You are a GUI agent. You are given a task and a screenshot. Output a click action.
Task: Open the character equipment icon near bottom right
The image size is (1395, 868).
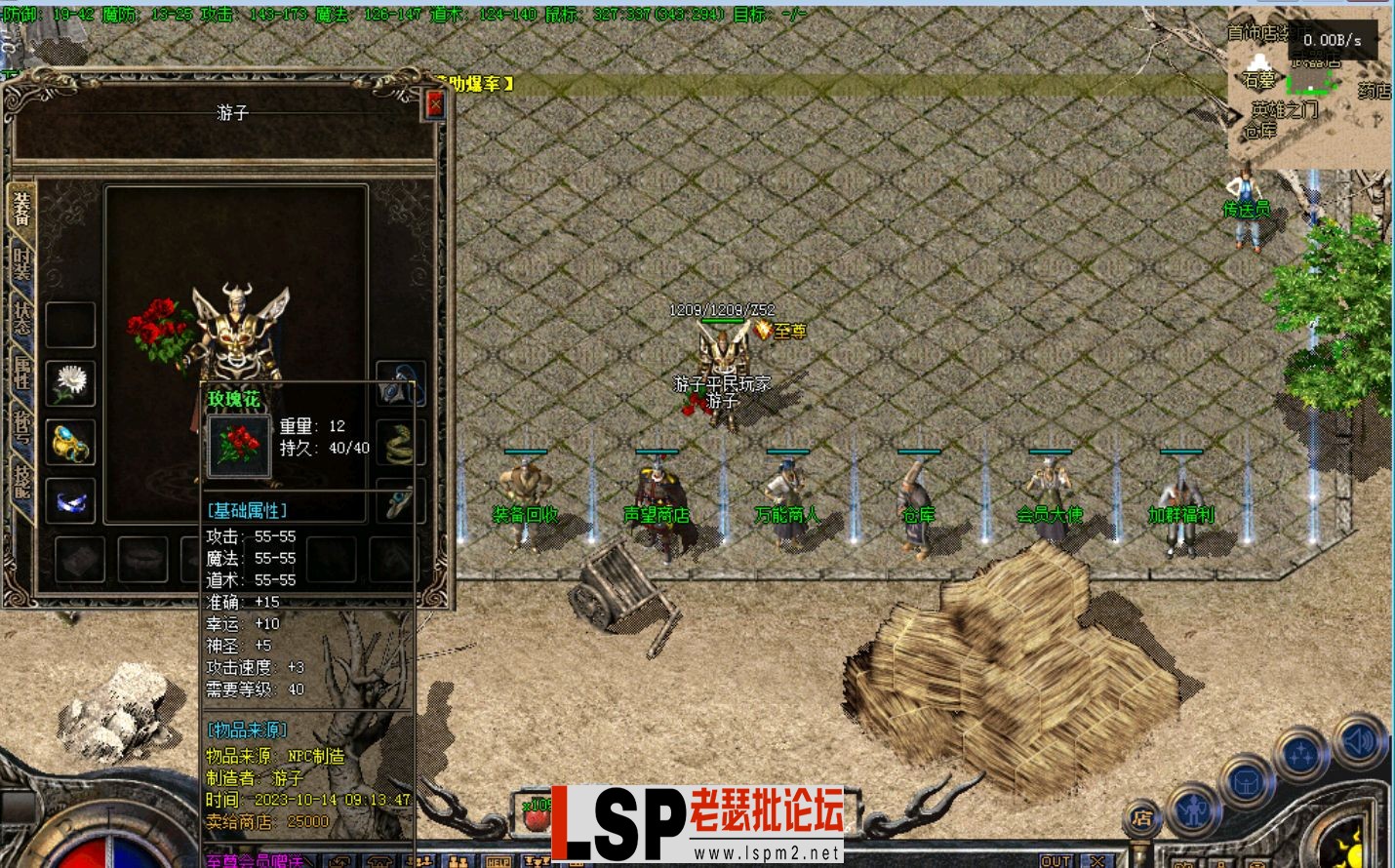point(1193,811)
